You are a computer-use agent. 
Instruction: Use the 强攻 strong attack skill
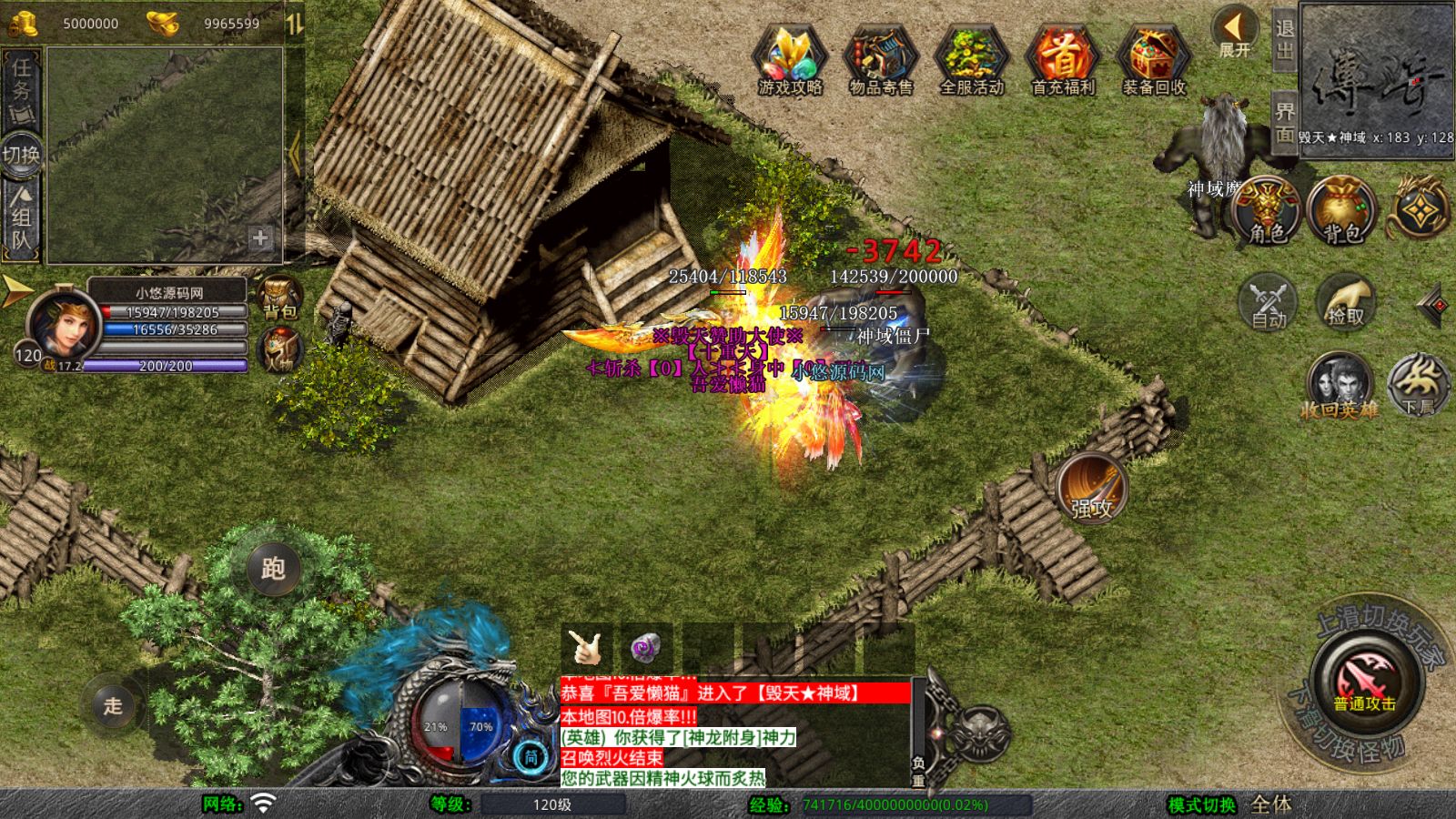[x=1092, y=490]
